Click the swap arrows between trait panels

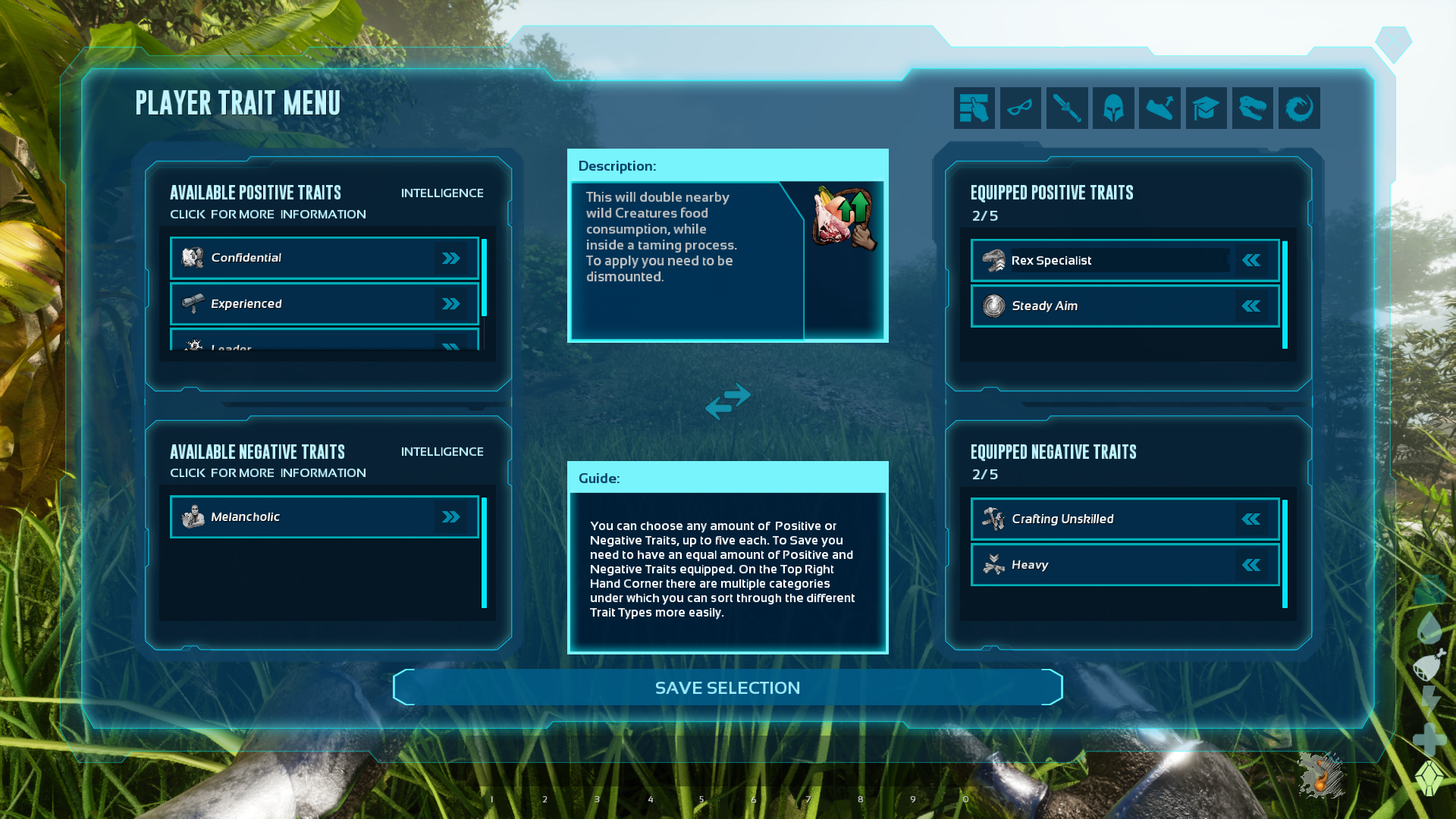[727, 401]
